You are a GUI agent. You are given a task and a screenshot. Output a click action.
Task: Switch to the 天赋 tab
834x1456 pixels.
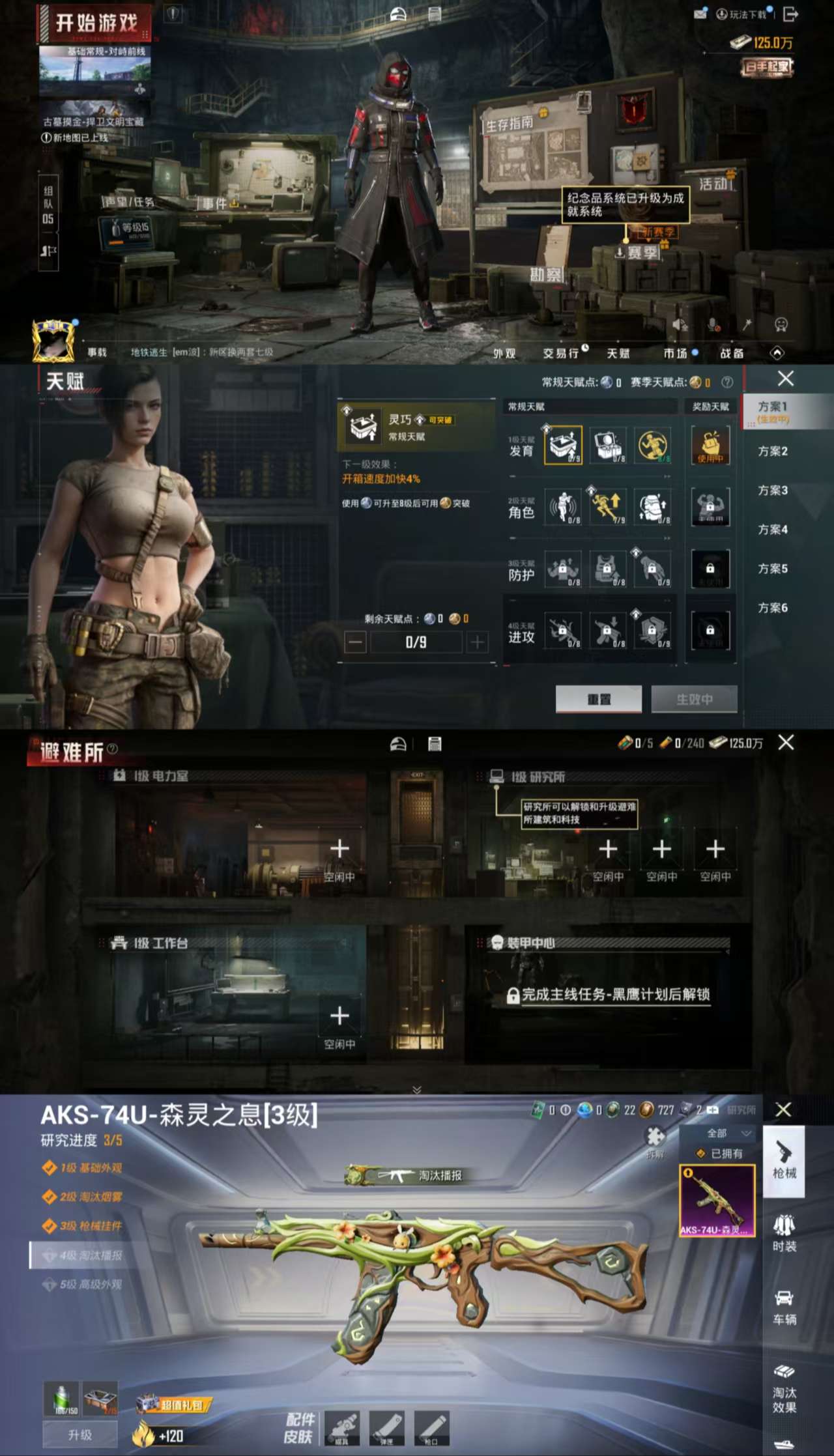click(x=616, y=352)
